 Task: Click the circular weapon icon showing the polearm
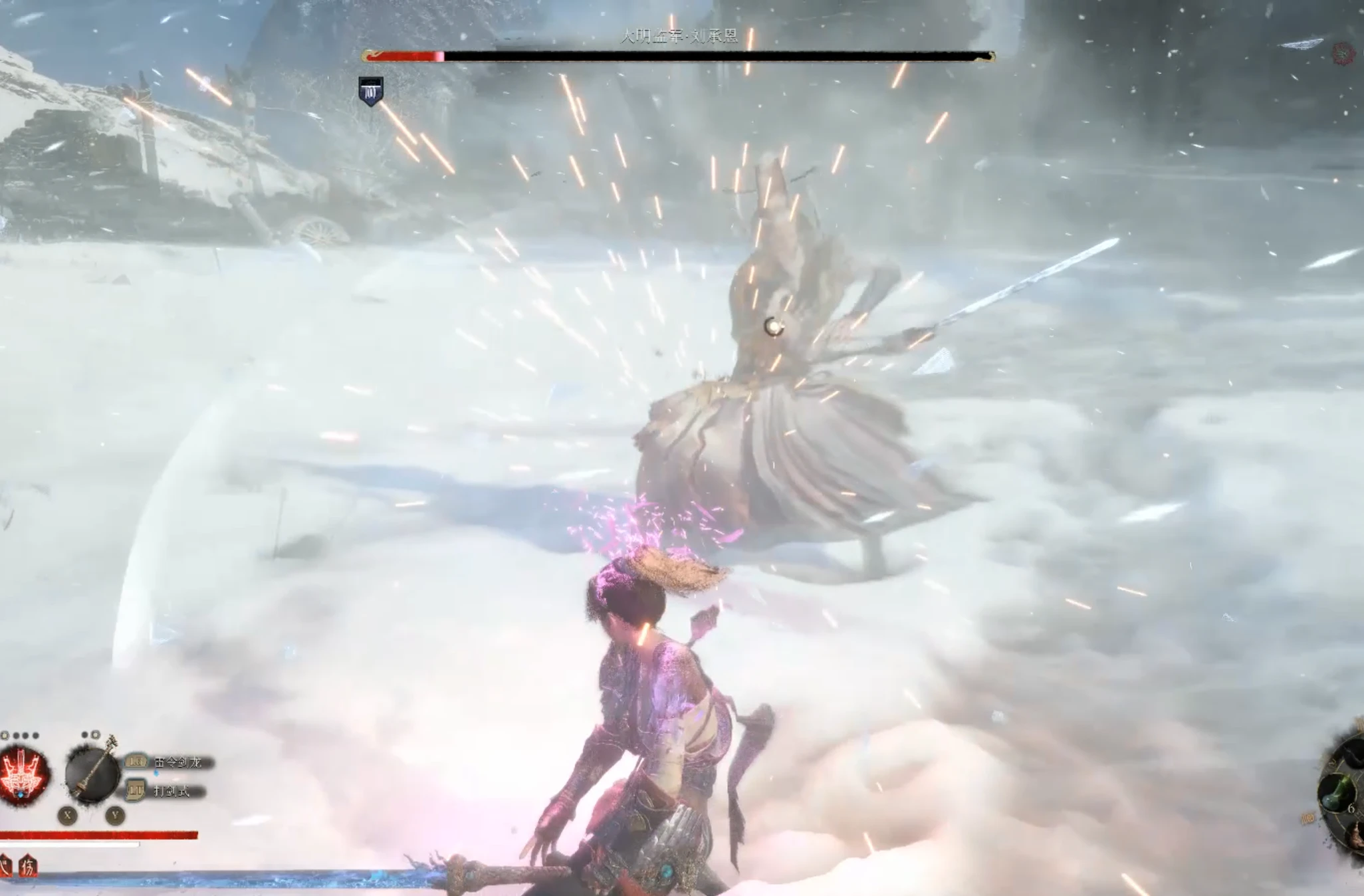coord(92,774)
